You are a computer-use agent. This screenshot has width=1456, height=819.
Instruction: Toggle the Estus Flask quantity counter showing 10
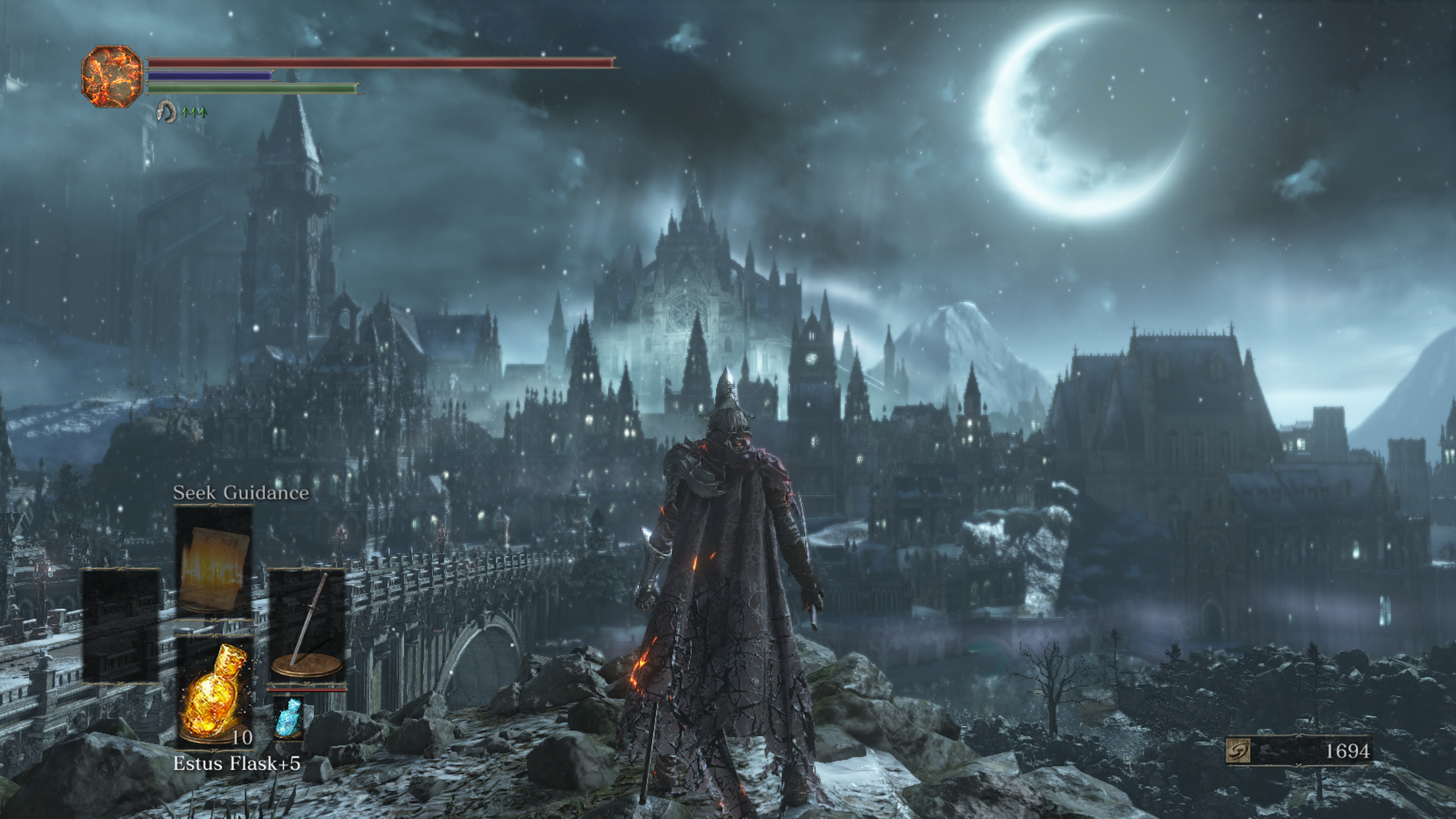(x=242, y=737)
